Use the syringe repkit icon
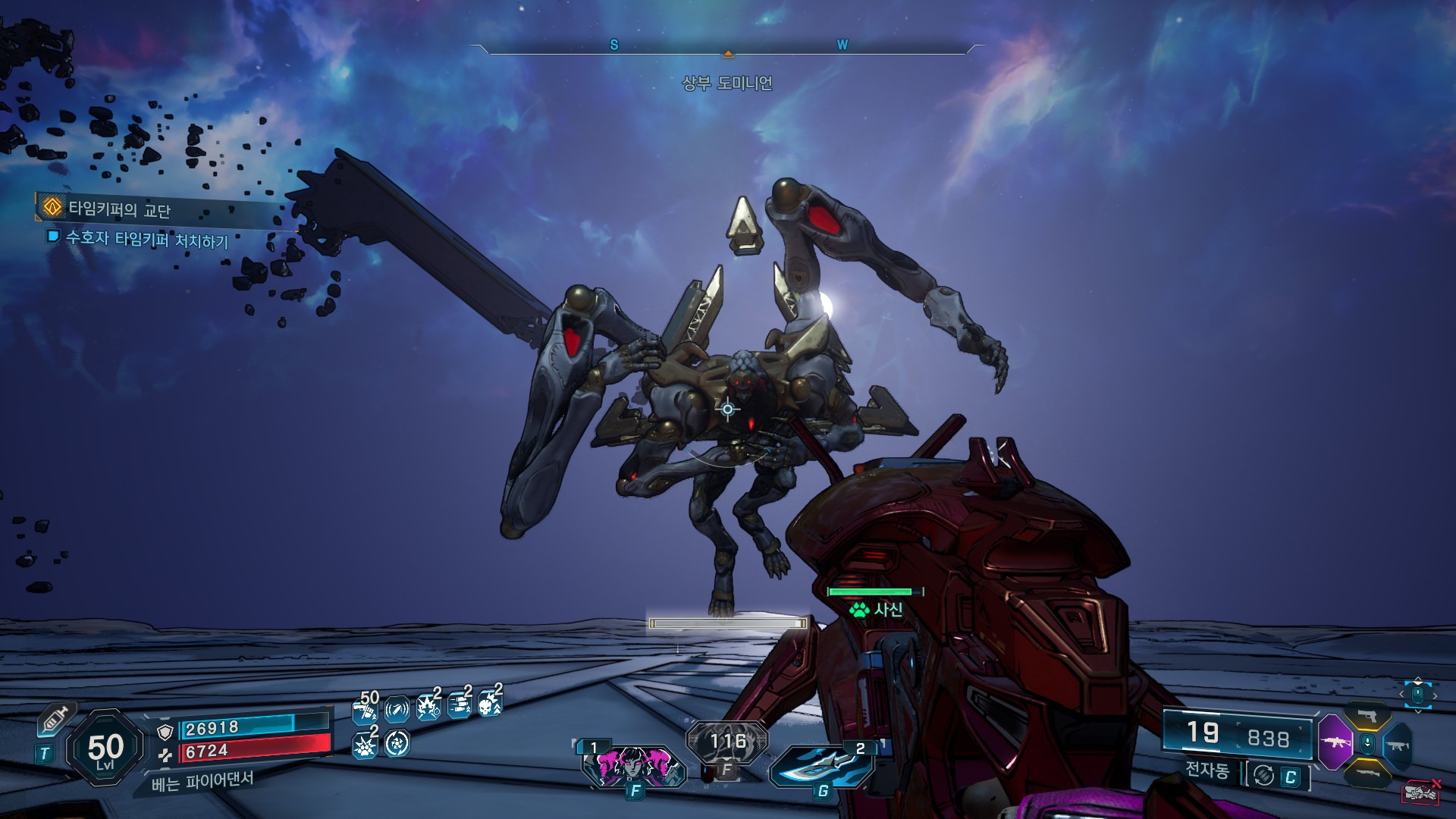The height and width of the screenshot is (819, 1456). (x=55, y=718)
